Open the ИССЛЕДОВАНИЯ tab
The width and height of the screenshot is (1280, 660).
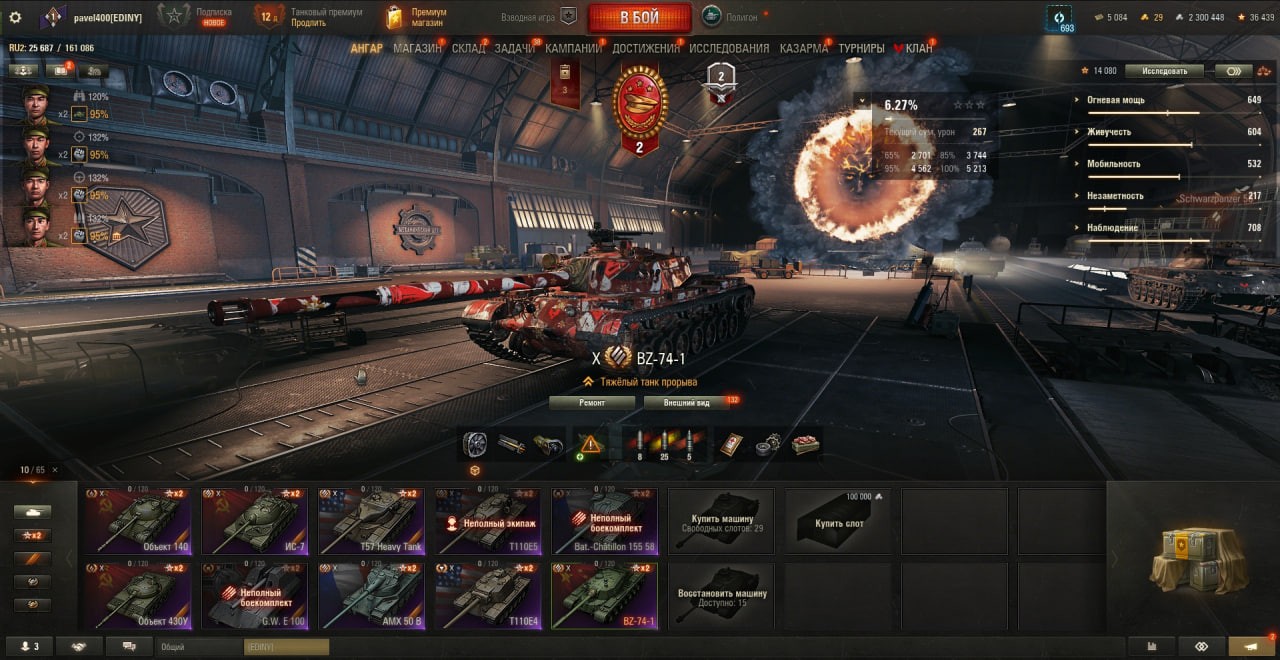pos(729,48)
